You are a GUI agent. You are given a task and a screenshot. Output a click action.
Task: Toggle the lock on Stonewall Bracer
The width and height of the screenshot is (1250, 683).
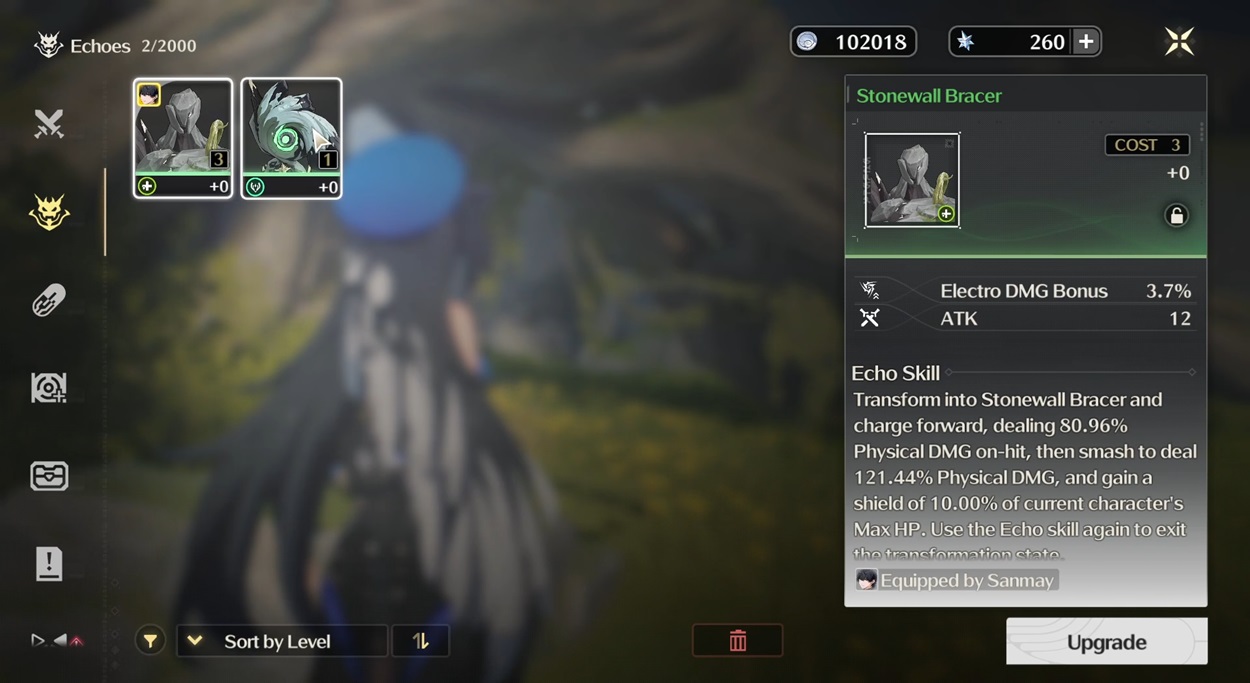pos(1176,216)
